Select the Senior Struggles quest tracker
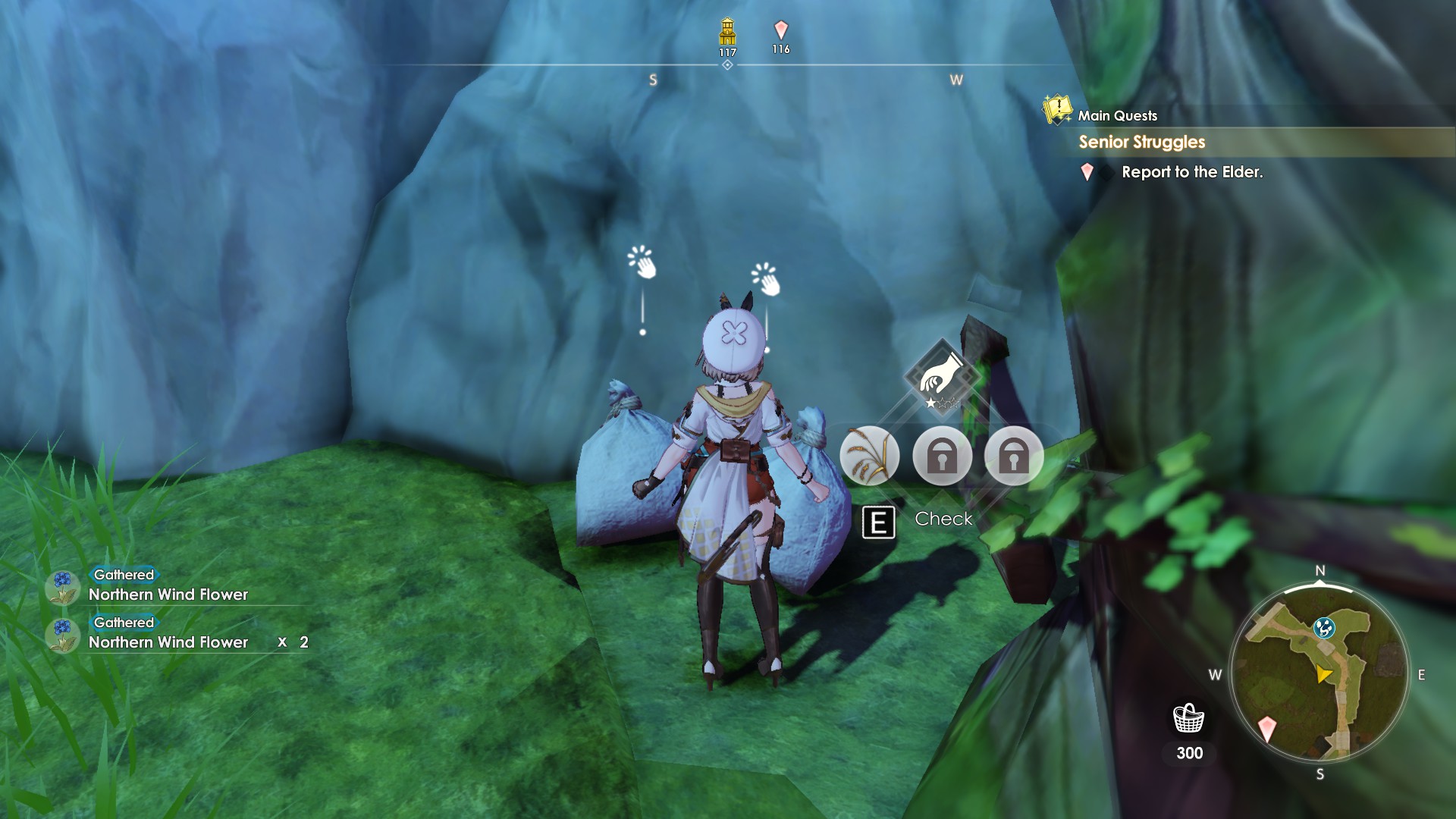 click(1141, 142)
